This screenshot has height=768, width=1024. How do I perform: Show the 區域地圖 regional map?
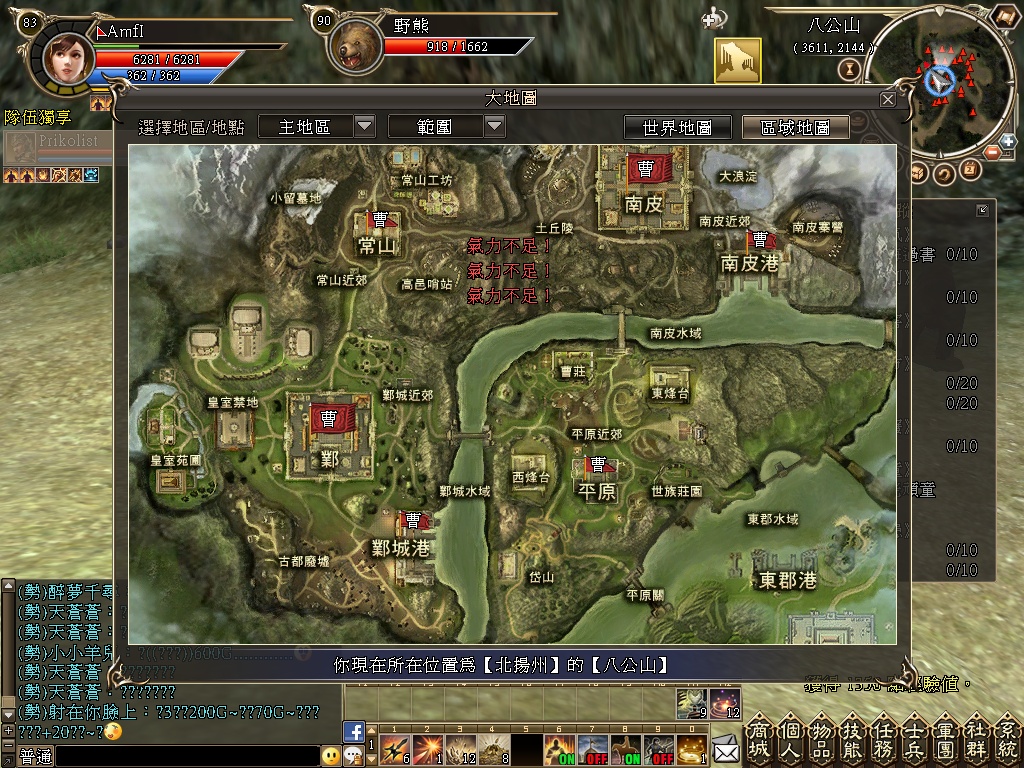click(x=795, y=127)
